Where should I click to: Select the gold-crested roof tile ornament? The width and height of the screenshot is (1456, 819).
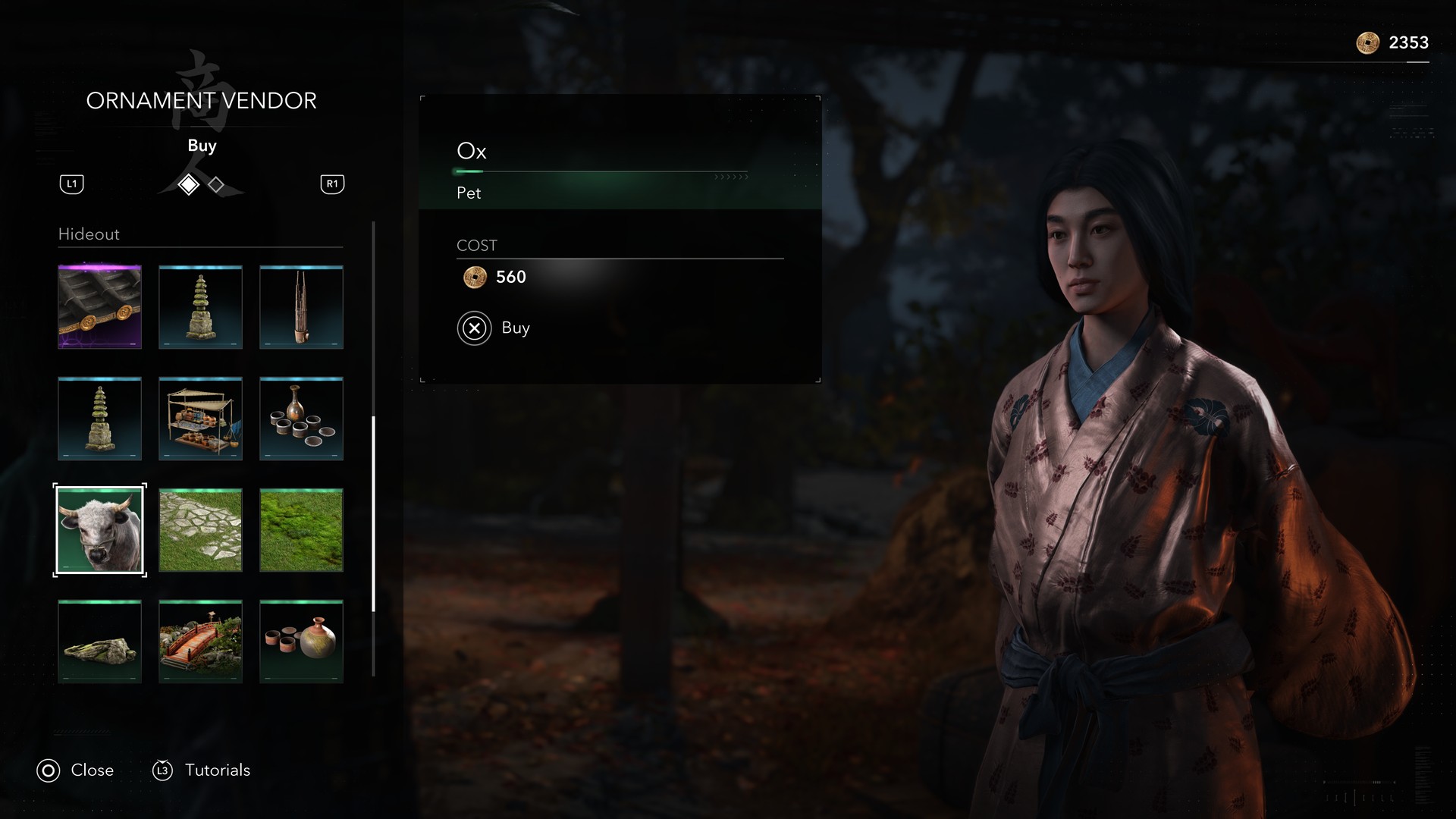point(99,307)
